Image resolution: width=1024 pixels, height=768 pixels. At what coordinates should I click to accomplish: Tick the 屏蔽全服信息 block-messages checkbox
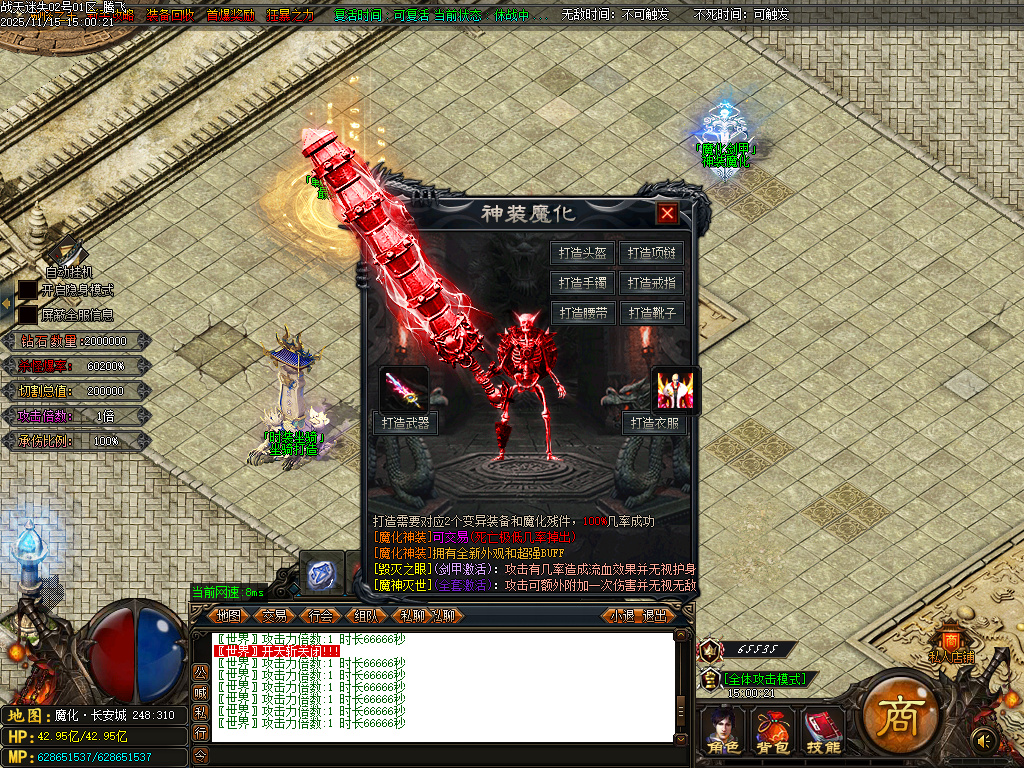coord(27,314)
